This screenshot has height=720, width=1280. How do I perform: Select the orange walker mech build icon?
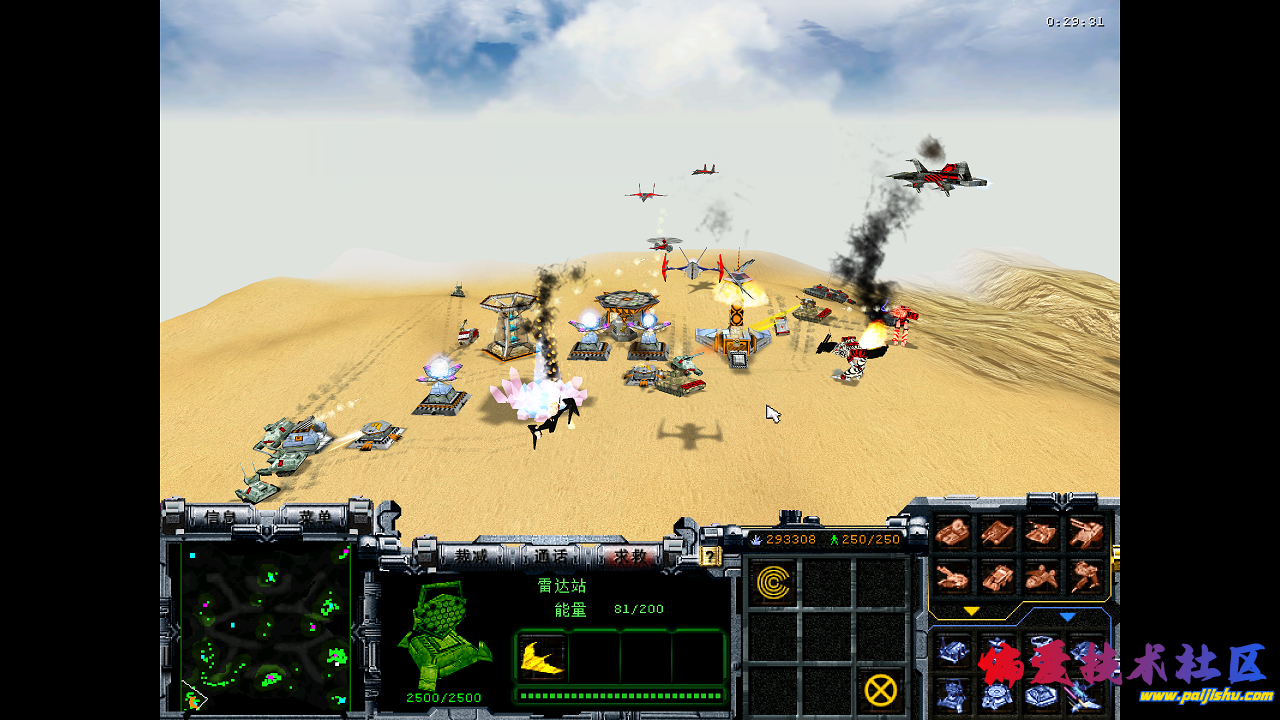1086,575
